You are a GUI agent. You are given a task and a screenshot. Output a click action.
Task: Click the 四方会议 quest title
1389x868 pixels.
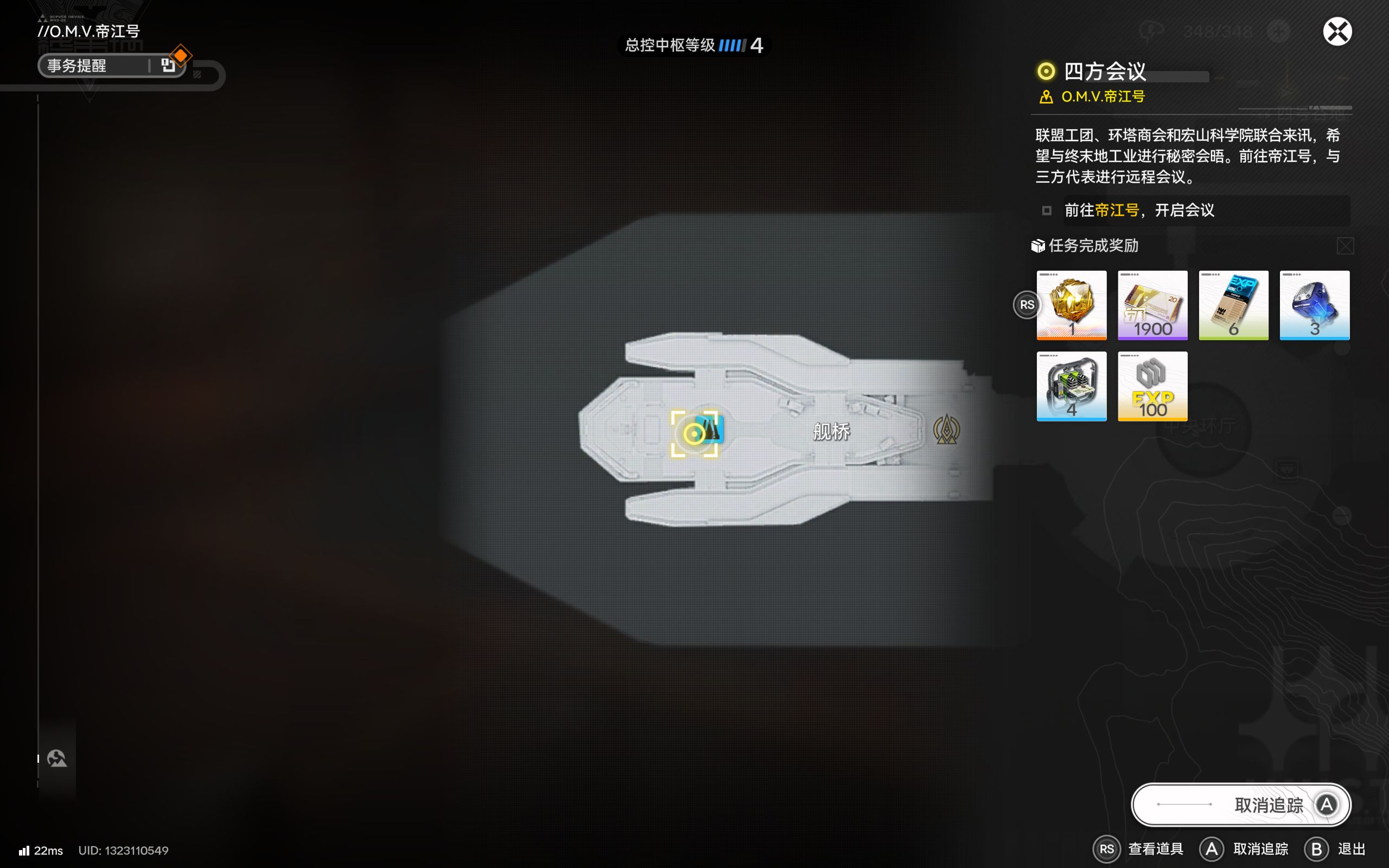[x=1104, y=71]
